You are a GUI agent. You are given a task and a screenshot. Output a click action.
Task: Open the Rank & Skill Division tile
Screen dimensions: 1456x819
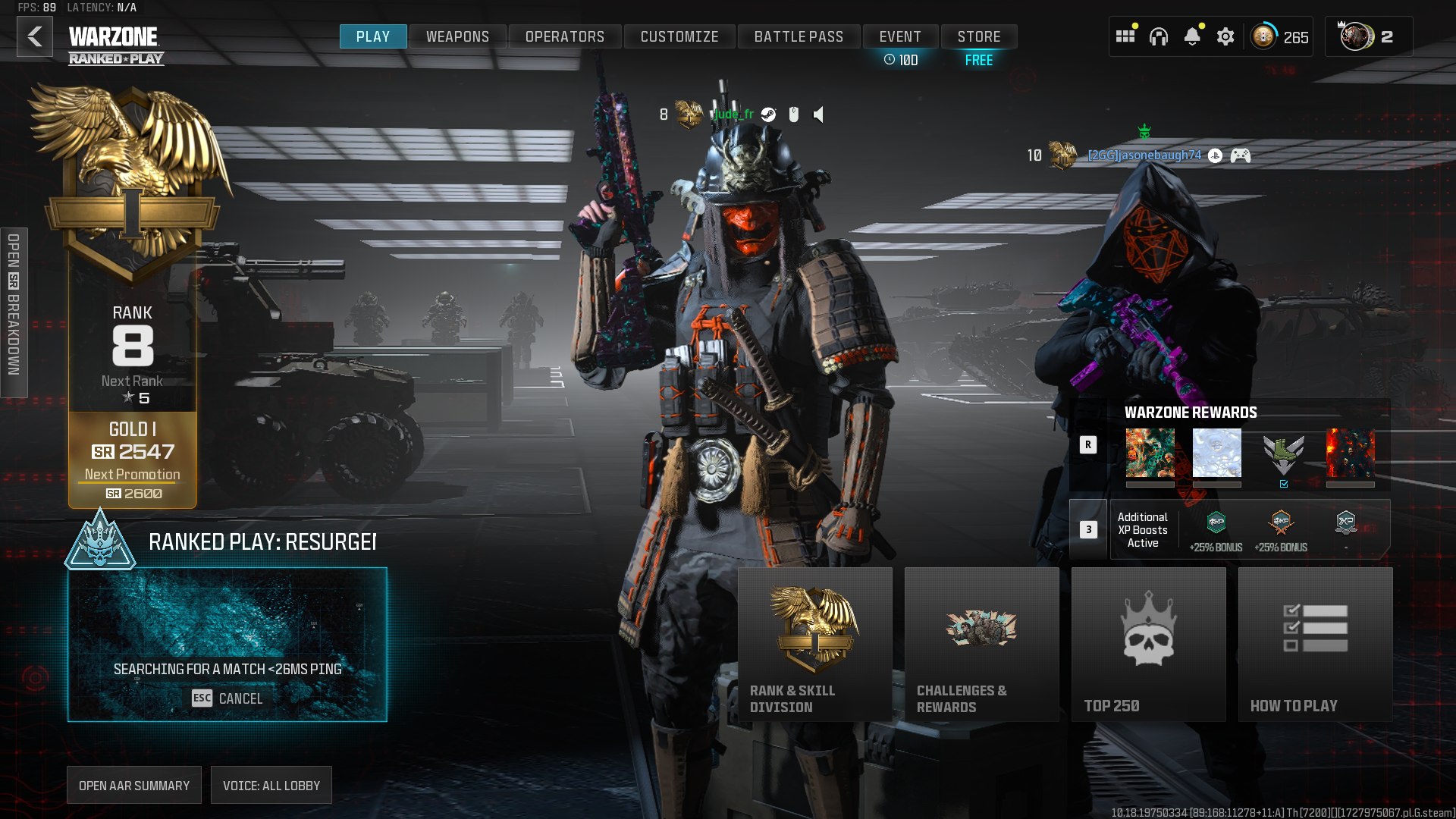[x=815, y=644]
